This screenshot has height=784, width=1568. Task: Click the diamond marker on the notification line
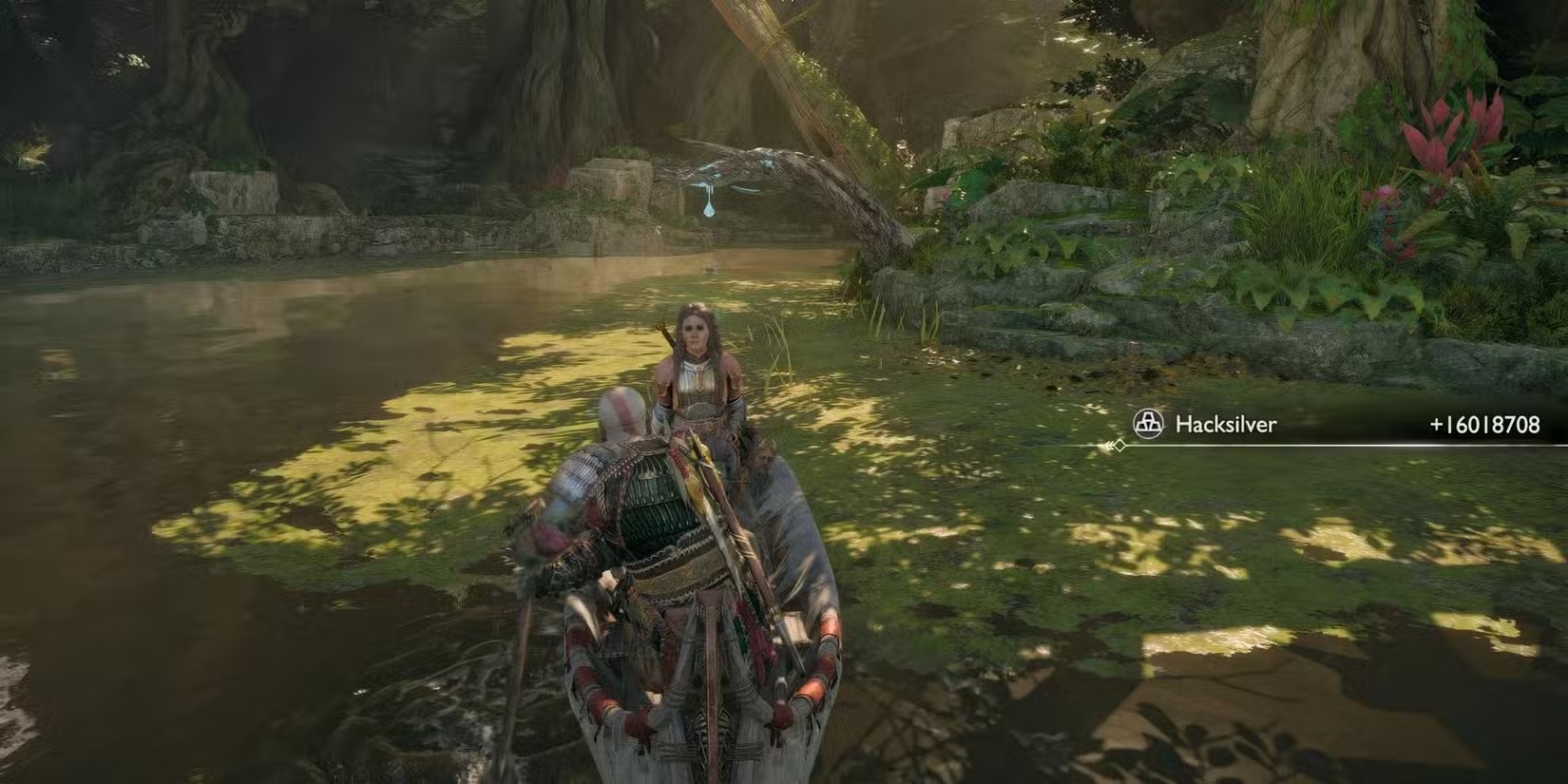1119,445
